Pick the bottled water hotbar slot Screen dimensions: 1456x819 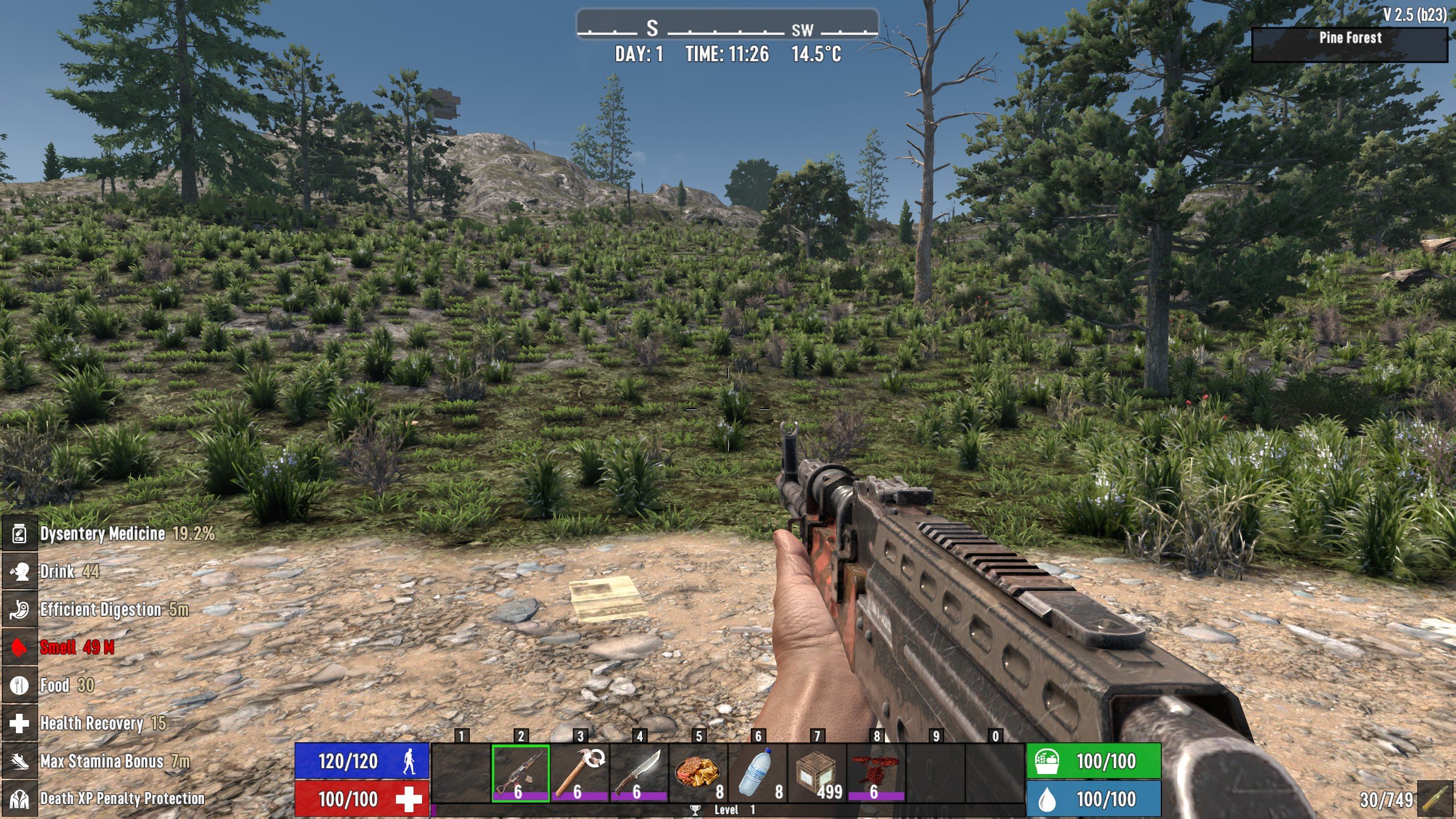coord(758,773)
